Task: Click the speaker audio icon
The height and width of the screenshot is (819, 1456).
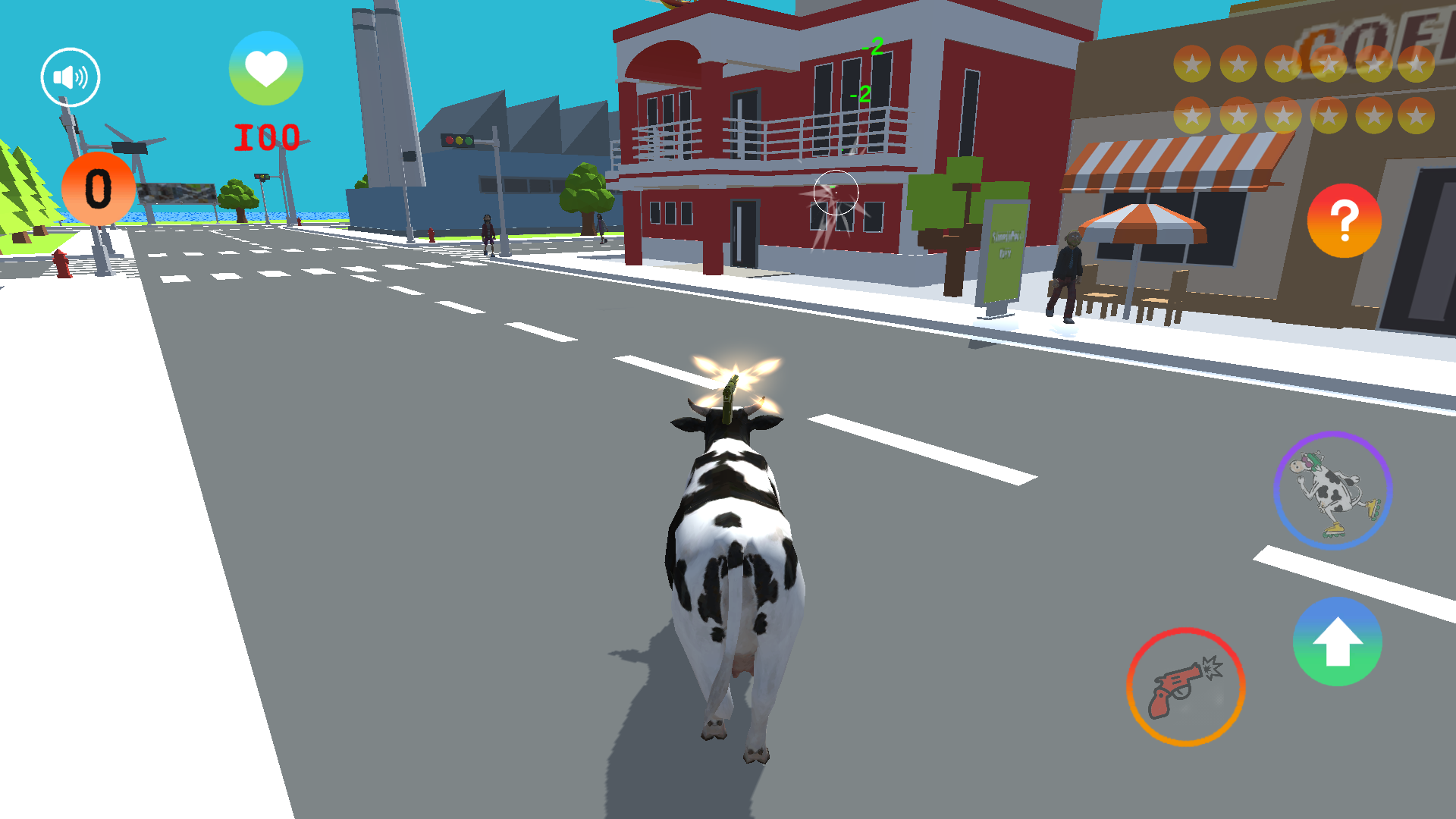Action: click(x=69, y=76)
